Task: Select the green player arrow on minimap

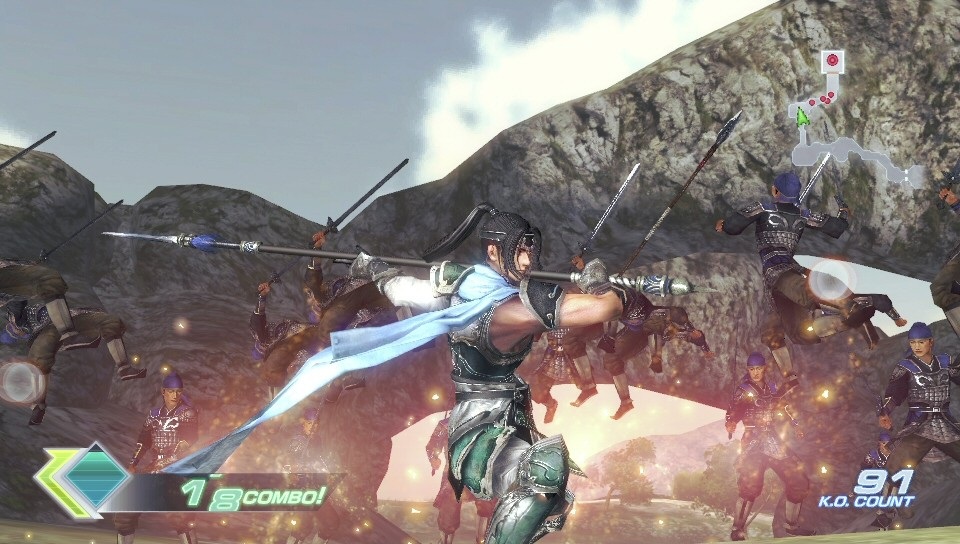Action: point(802,116)
